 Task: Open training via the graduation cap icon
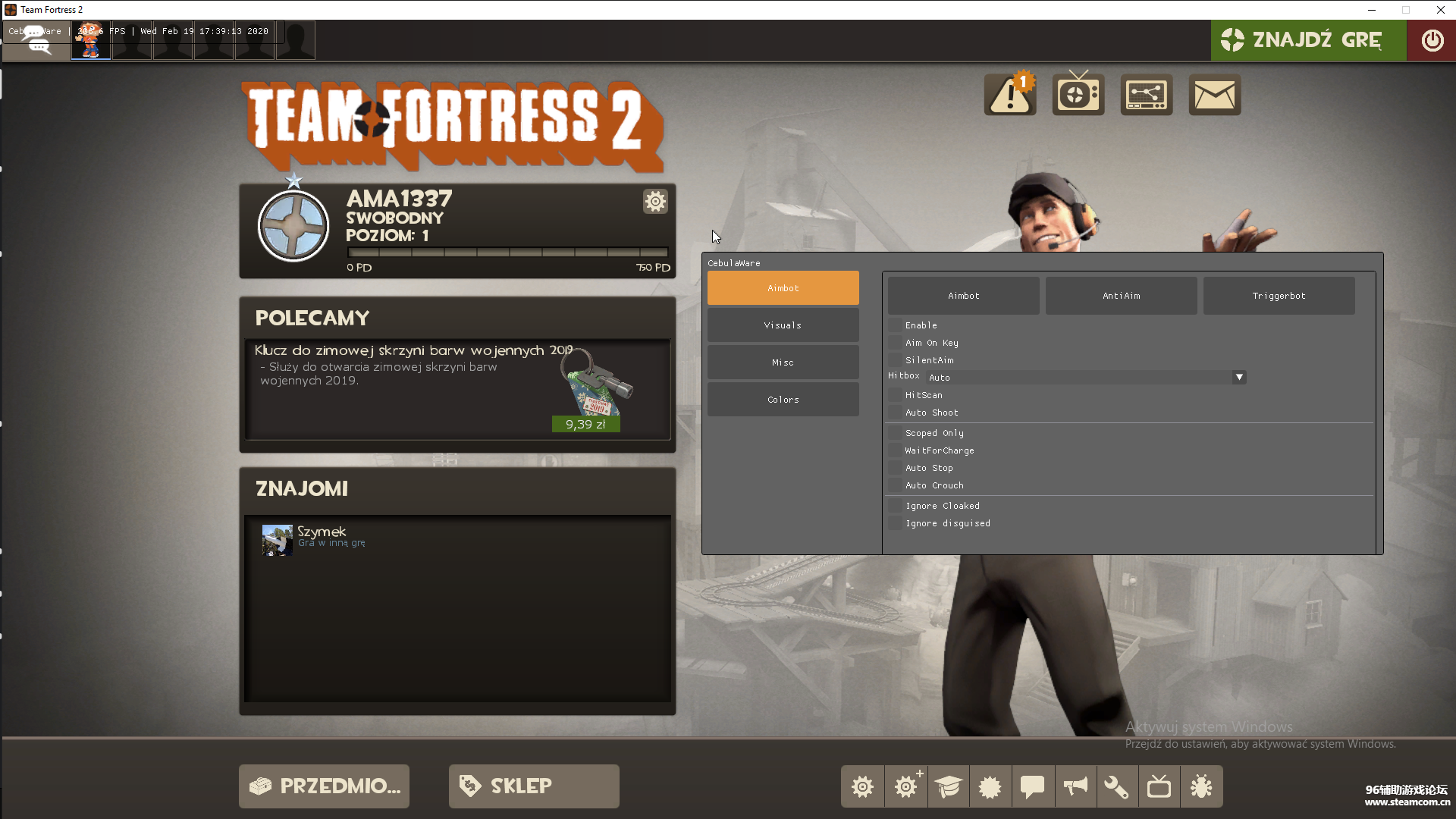pos(948,786)
